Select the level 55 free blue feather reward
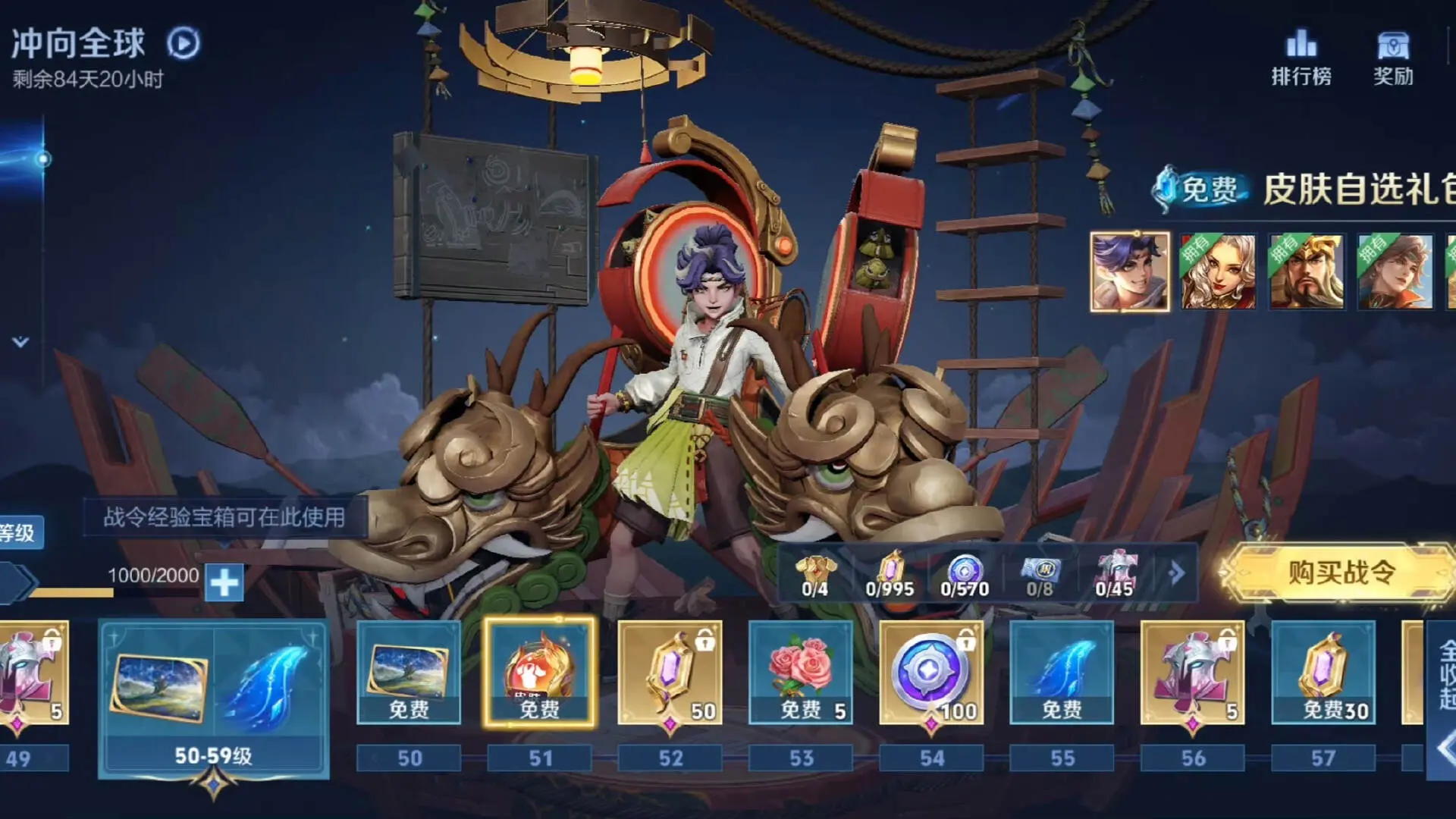1456x819 pixels. point(1062,672)
